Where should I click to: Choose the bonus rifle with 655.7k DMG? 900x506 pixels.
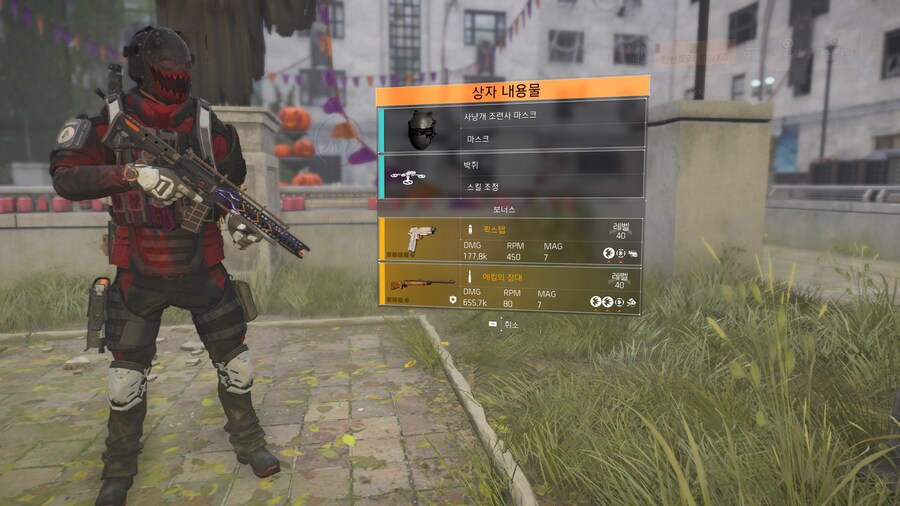(512, 286)
